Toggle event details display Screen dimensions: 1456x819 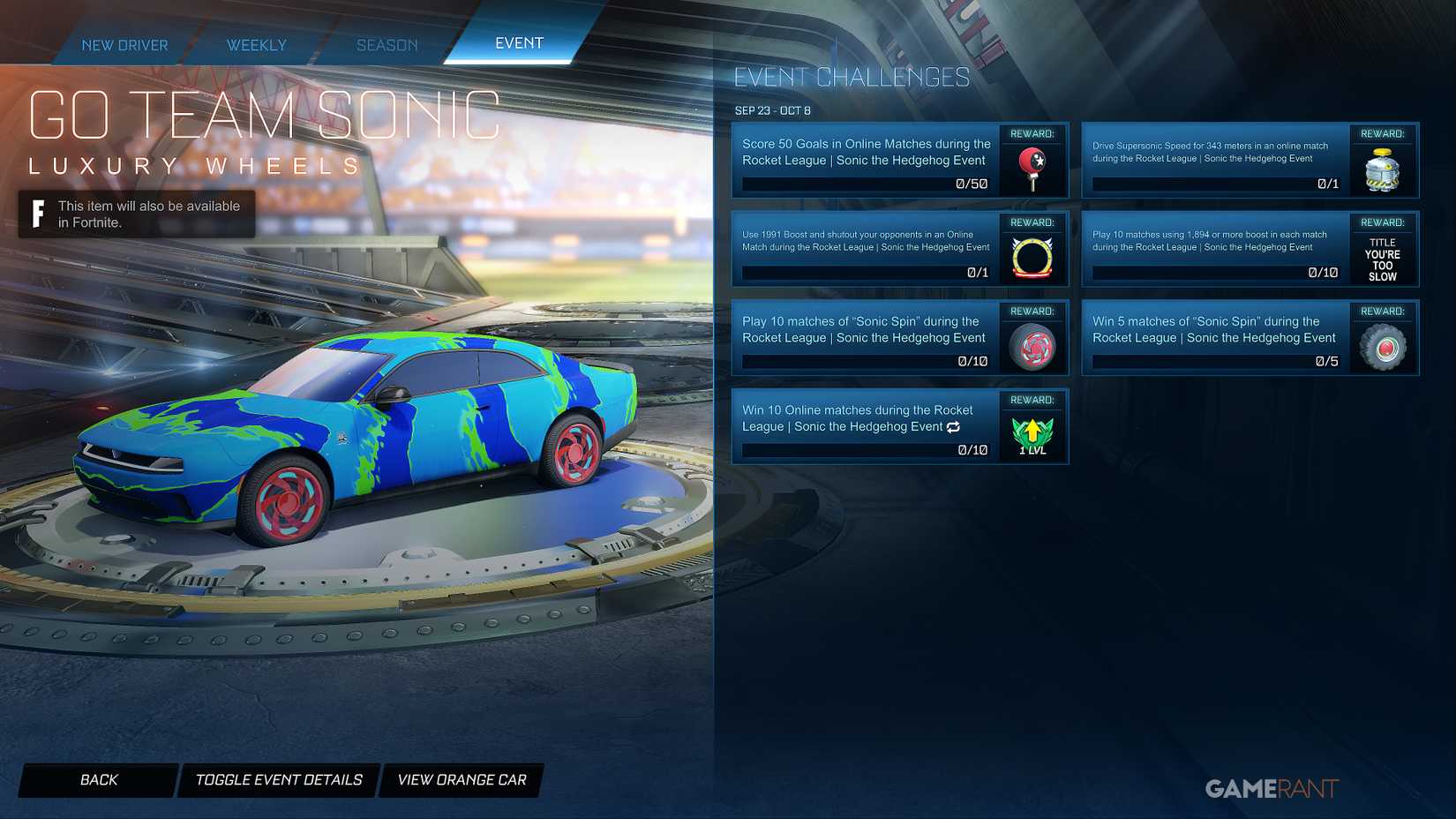[278, 780]
